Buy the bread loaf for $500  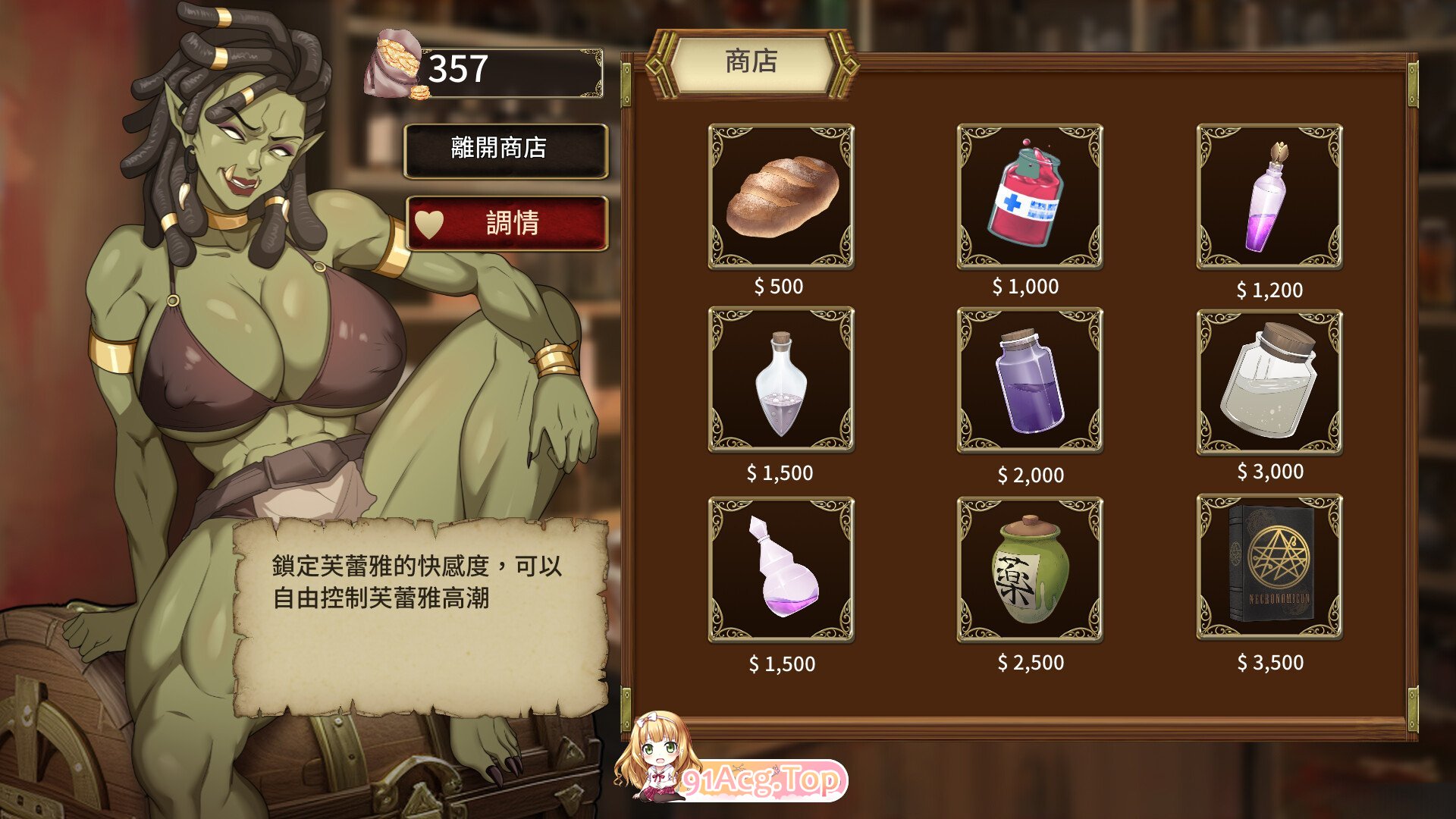click(x=781, y=196)
